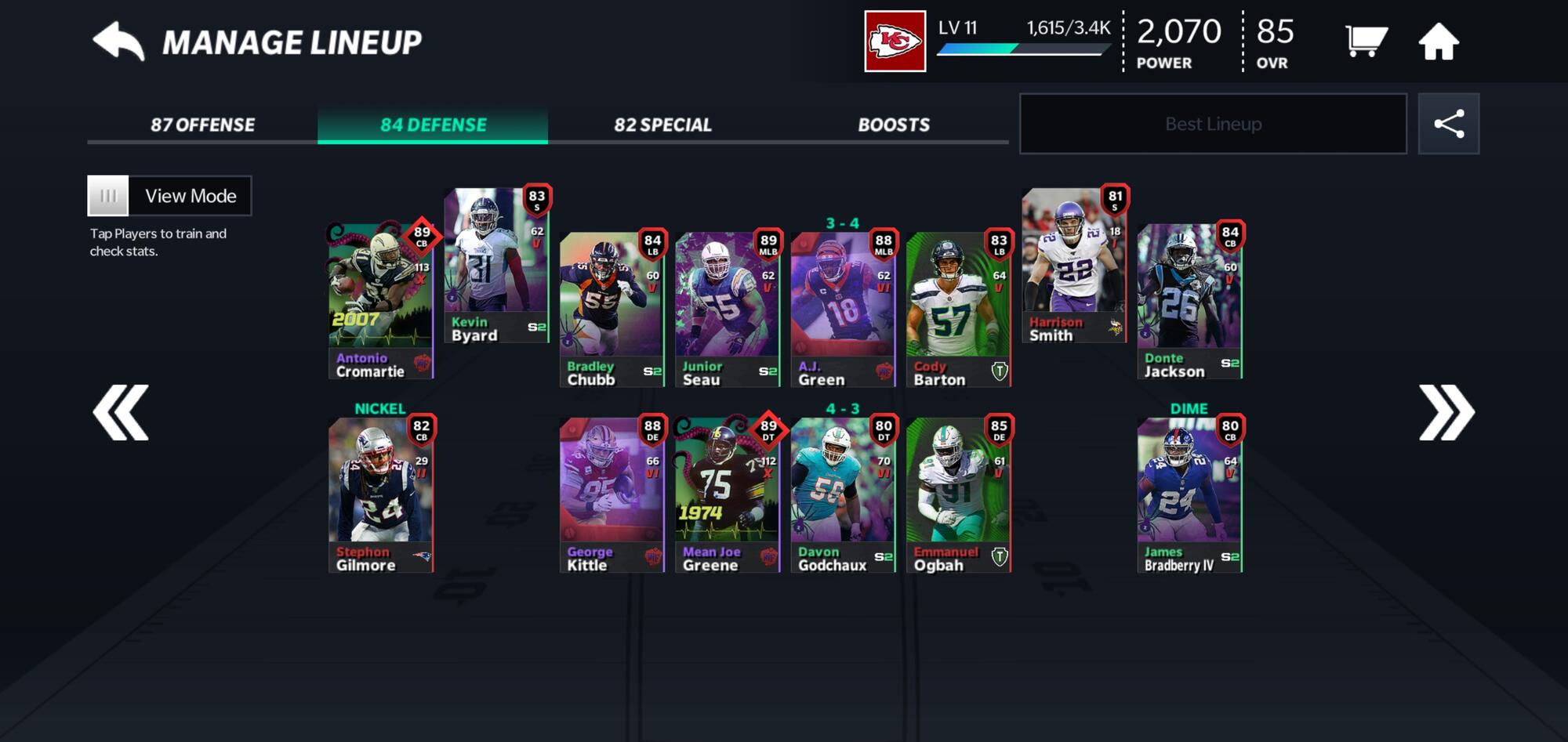Viewport: 1568px width, 742px height.
Task: Select the Antonio Cromartie card
Action: (x=380, y=302)
